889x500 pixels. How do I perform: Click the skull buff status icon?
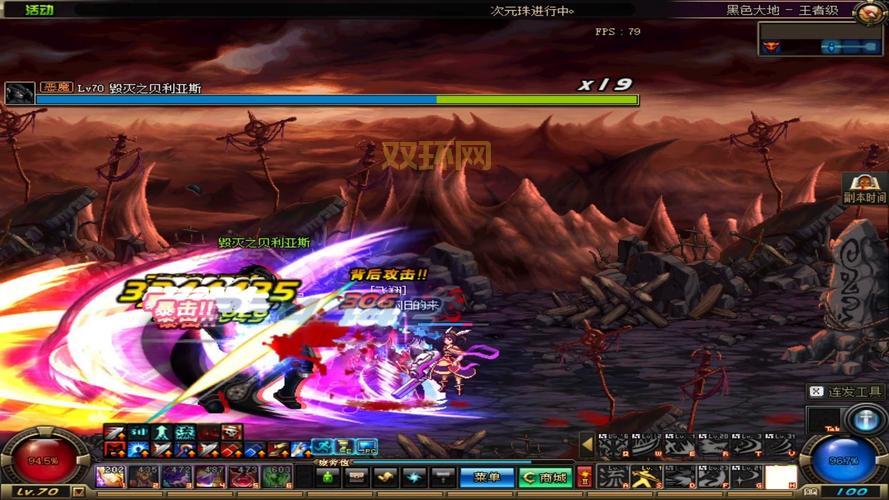click(x=232, y=432)
